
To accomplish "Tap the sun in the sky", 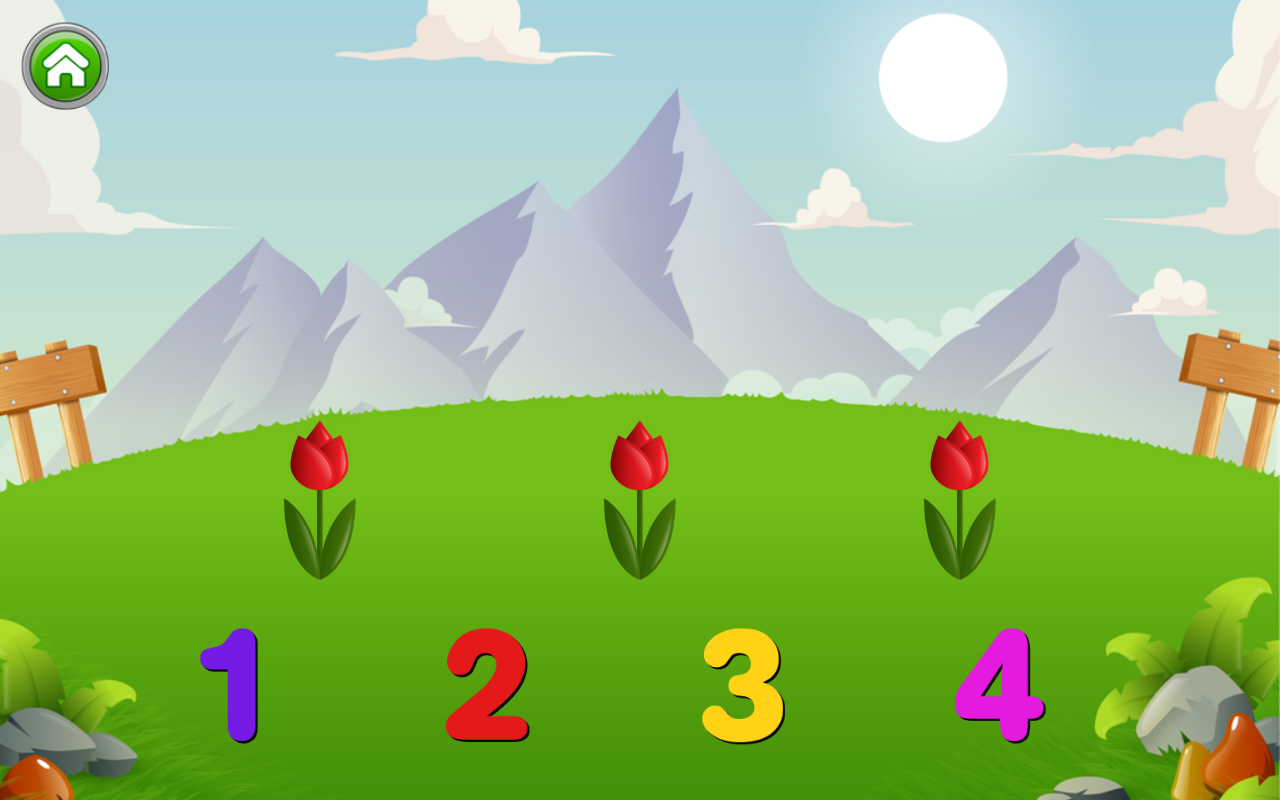I will pos(943,76).
